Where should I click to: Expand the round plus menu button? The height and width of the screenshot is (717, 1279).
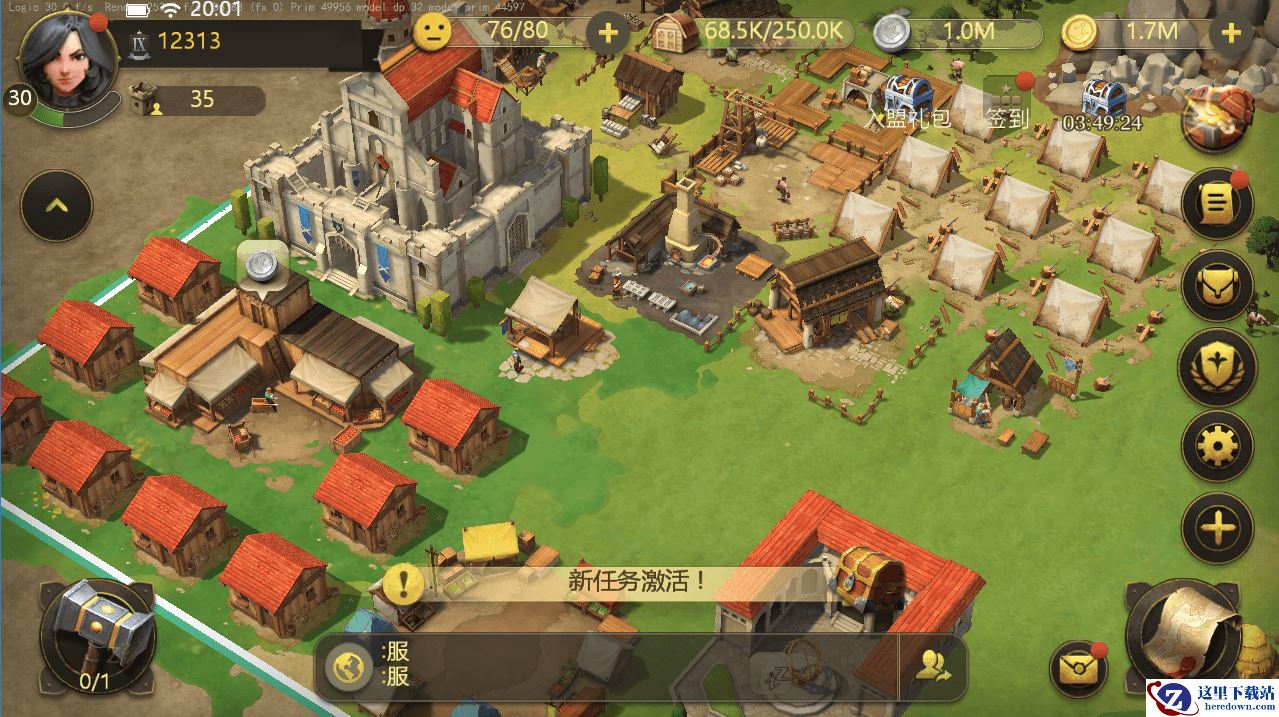(x=1217, y=527)
